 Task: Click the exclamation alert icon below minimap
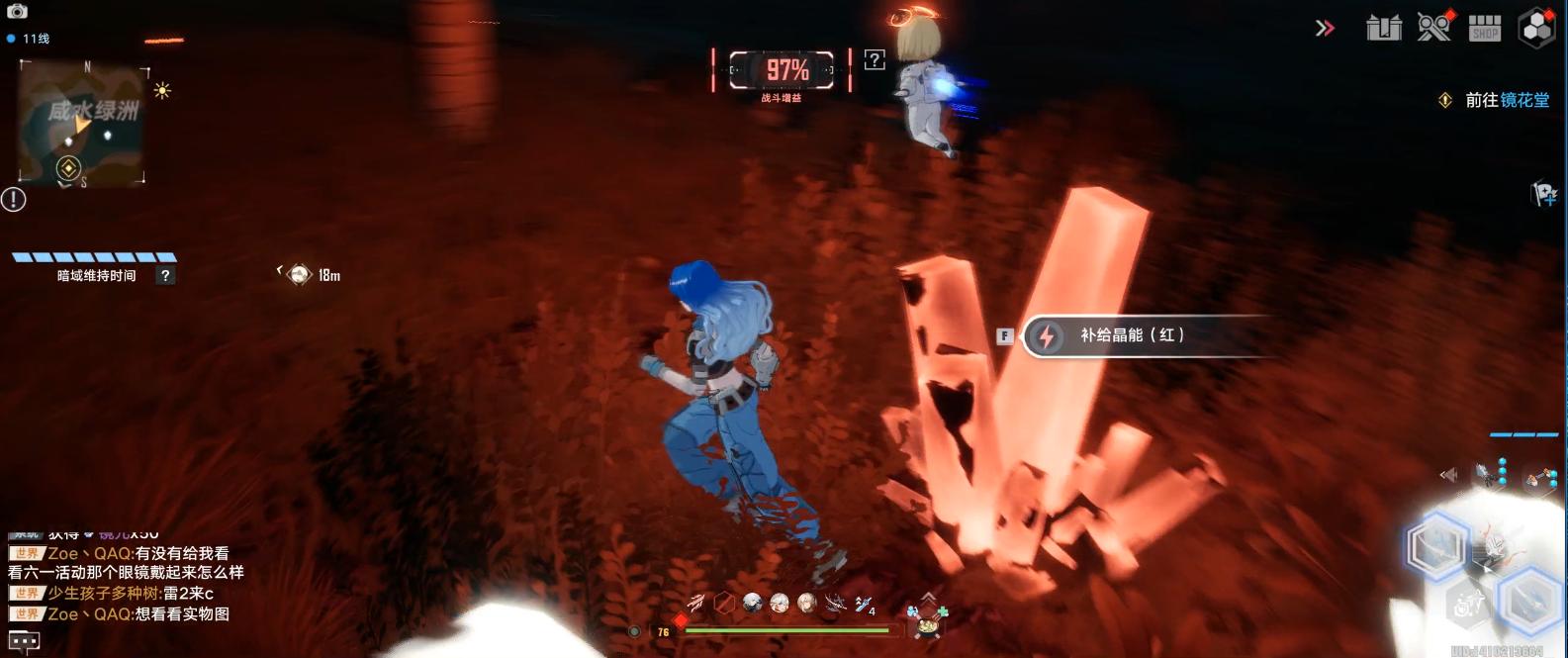[14, 199]
